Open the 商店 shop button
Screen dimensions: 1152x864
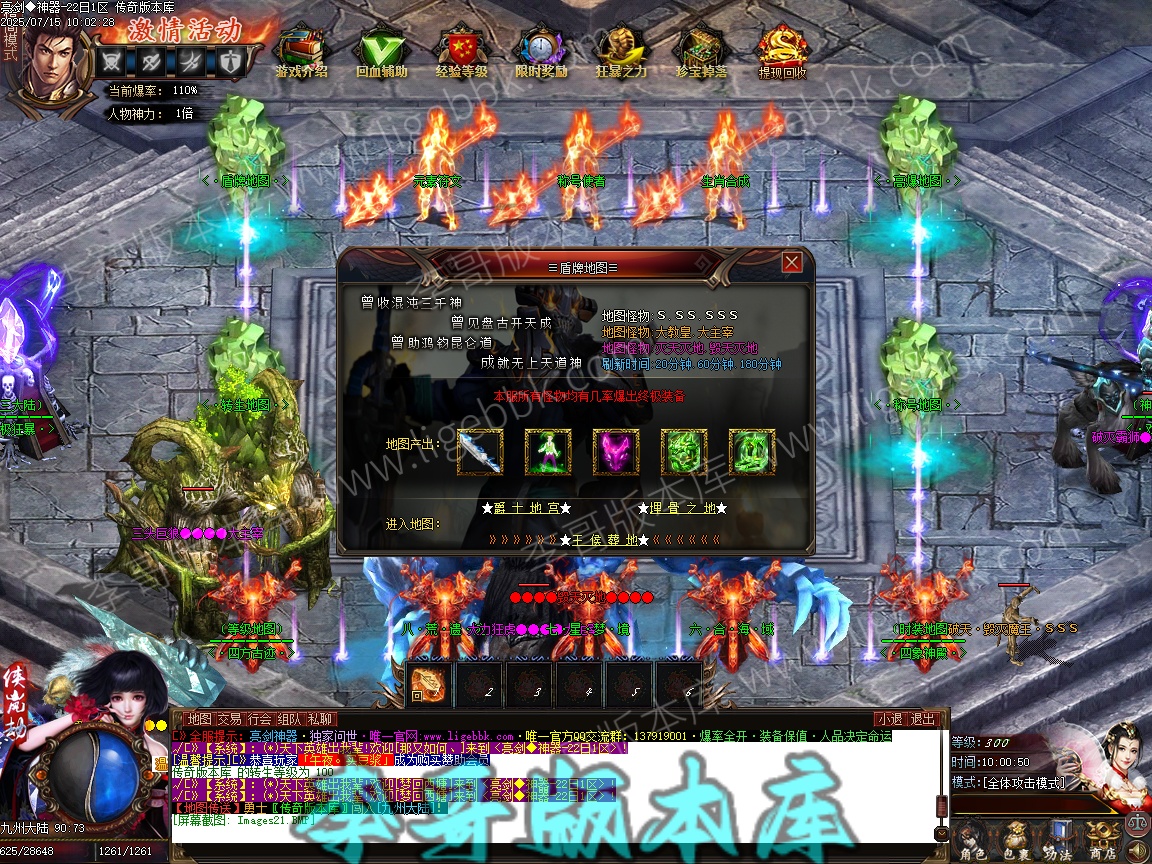click(x=1103, y=838)
